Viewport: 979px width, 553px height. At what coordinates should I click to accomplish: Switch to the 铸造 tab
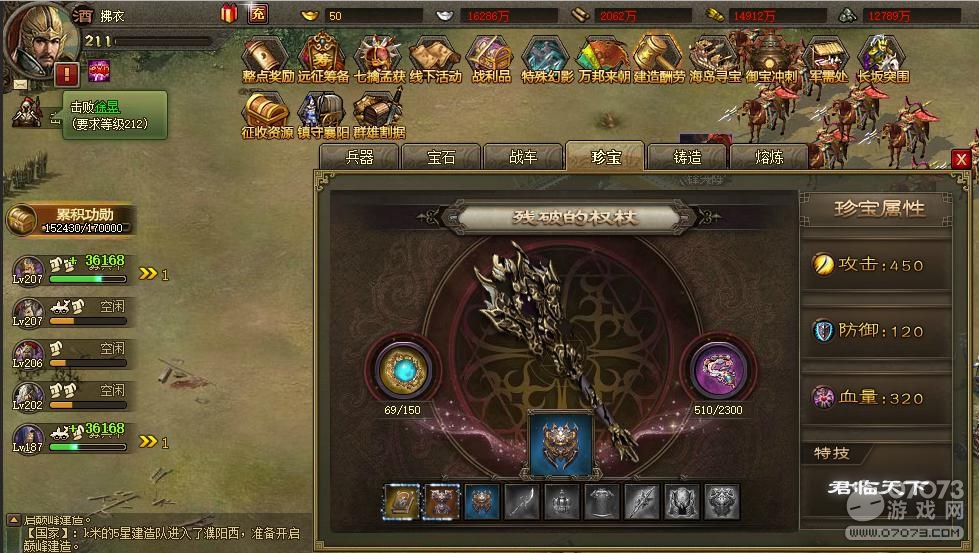(x=687, y=157)
